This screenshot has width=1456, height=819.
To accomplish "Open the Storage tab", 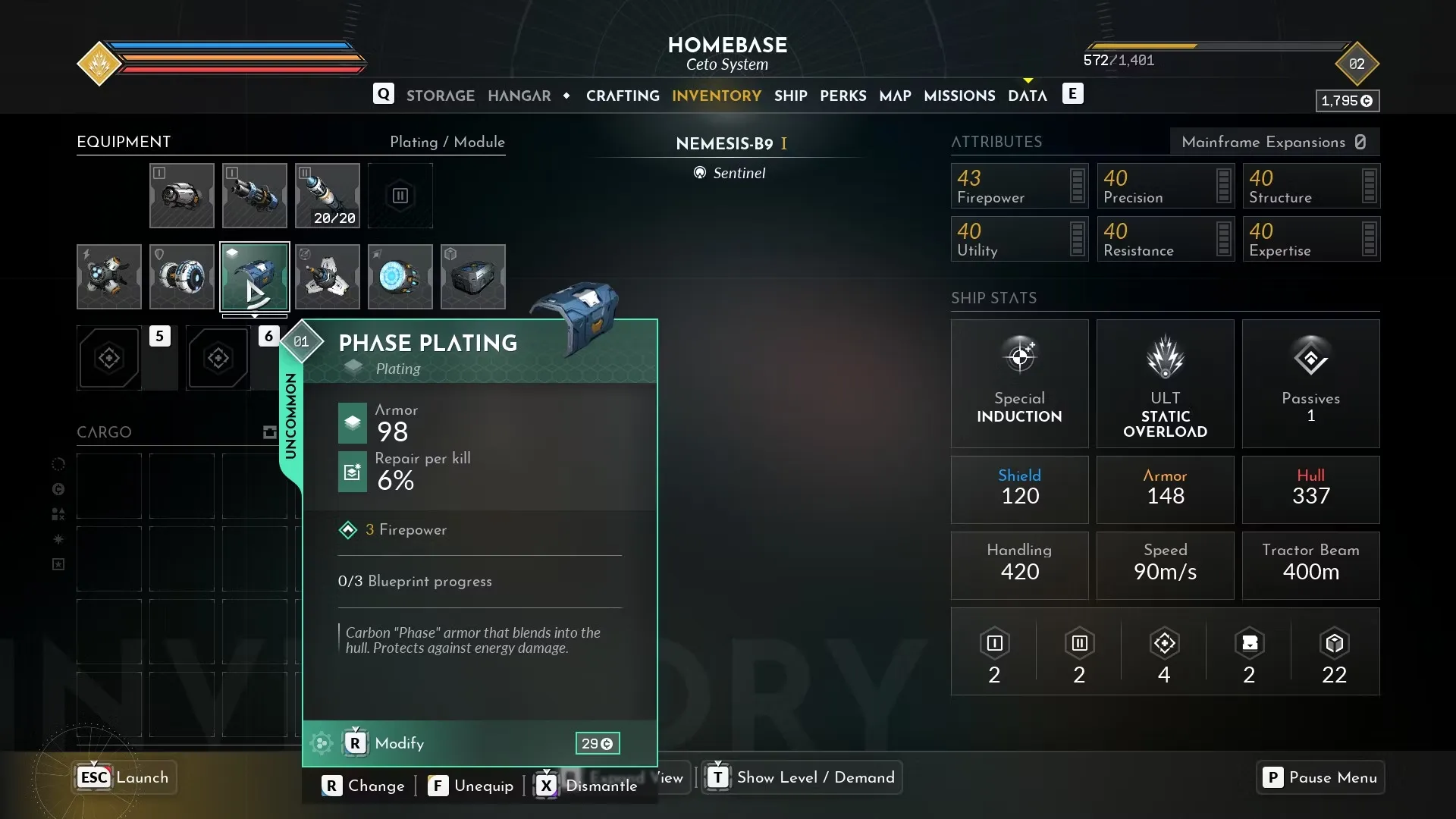I will pos(440,96).
